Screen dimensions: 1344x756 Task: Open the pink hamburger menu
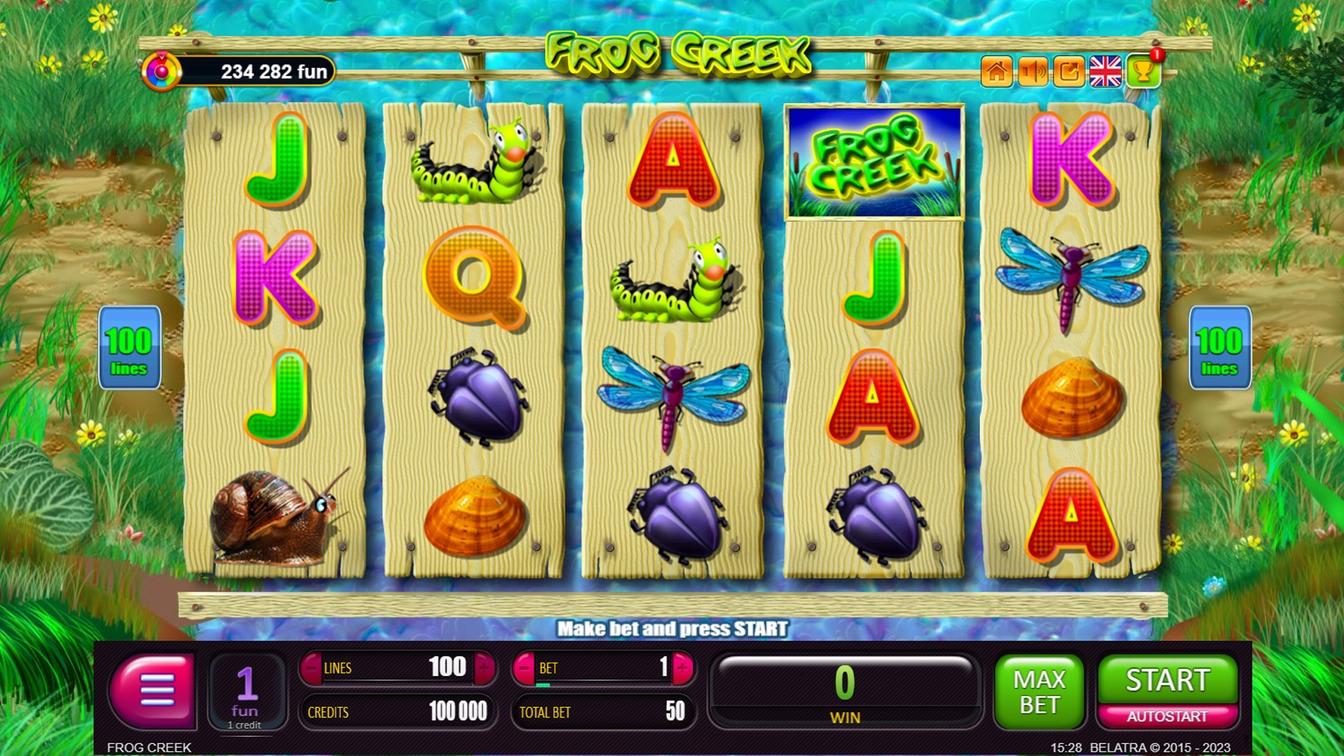(x=153, y=690)
